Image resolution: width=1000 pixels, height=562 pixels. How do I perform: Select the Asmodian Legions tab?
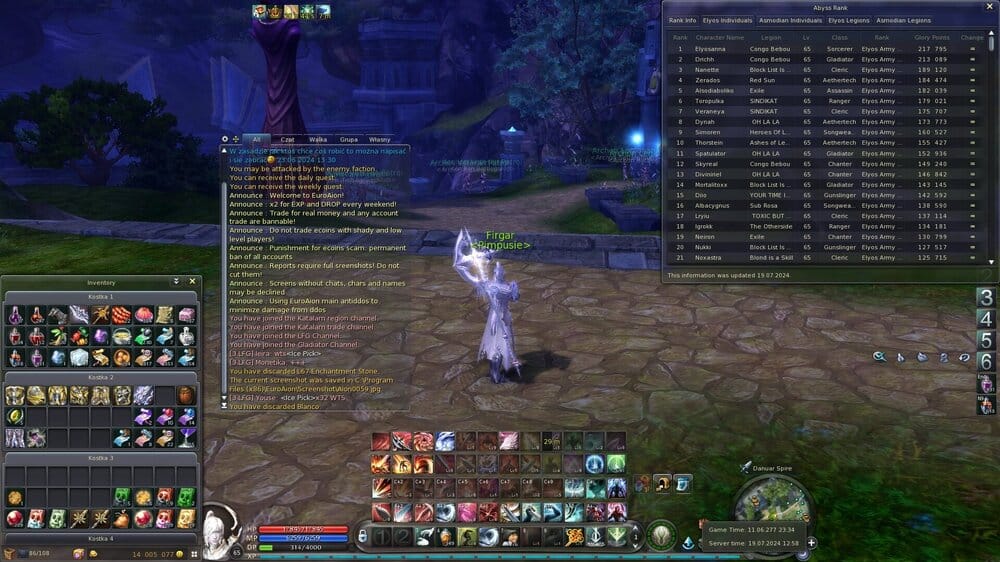point(903,20)
